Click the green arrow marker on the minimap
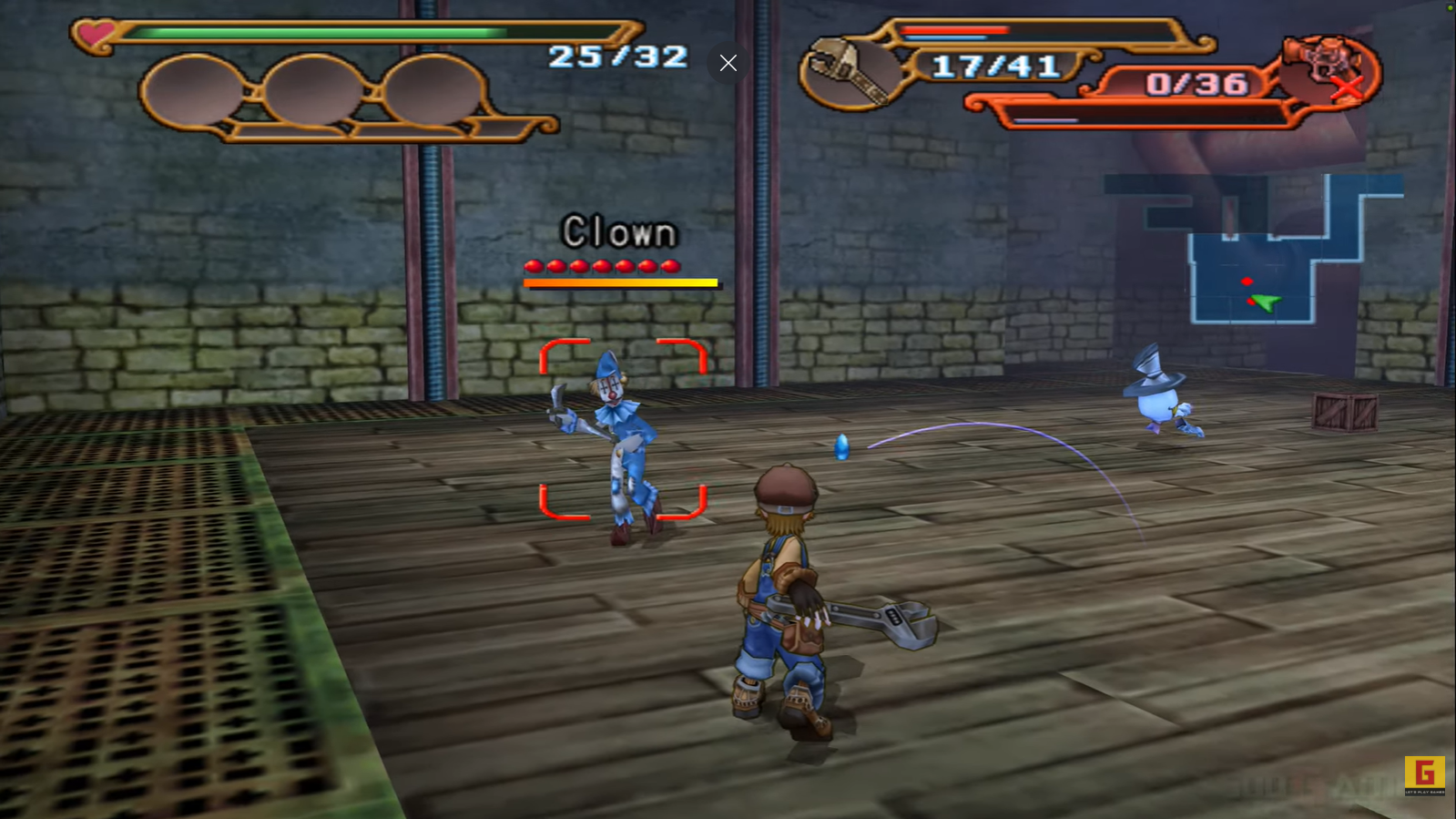The width and height of the screenshot is (1456, 819). tap(1266, 302)
